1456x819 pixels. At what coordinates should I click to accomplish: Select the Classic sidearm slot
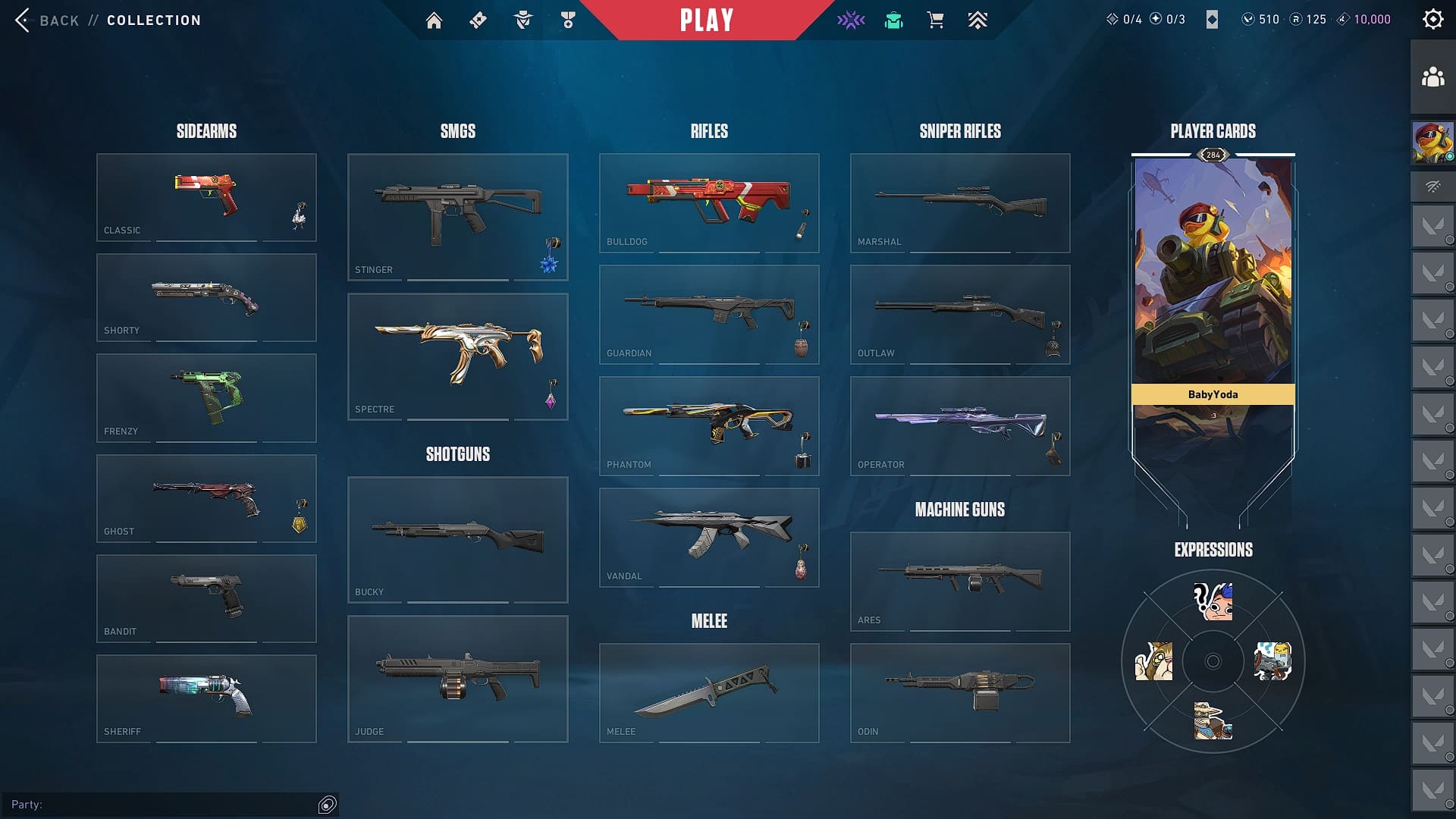206,197
